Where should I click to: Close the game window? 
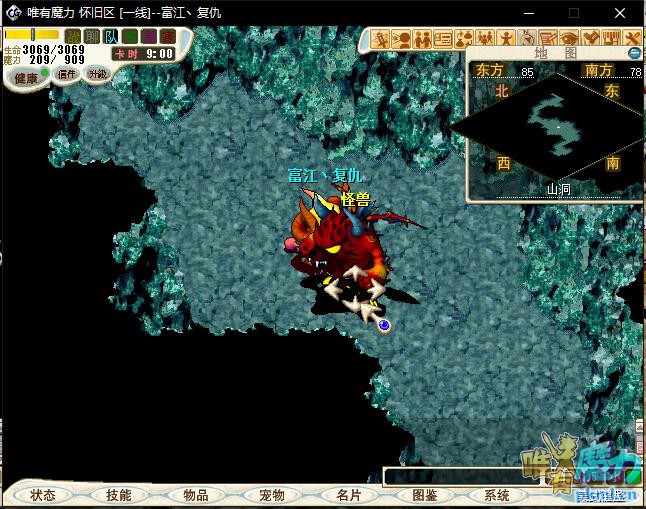click(621, 13)
